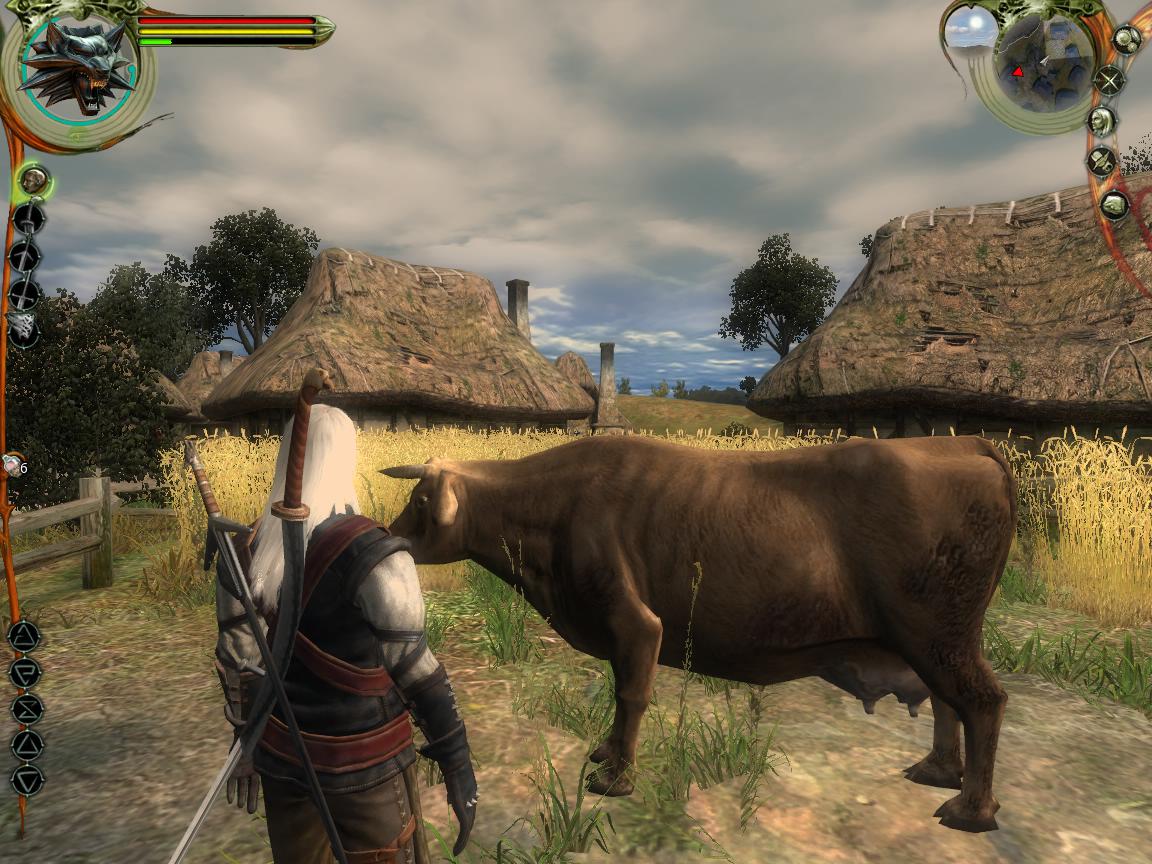Choose the fanged claw icon below the swords
The width and height of the screenshot is (1152, 864).
click(23, 327)
